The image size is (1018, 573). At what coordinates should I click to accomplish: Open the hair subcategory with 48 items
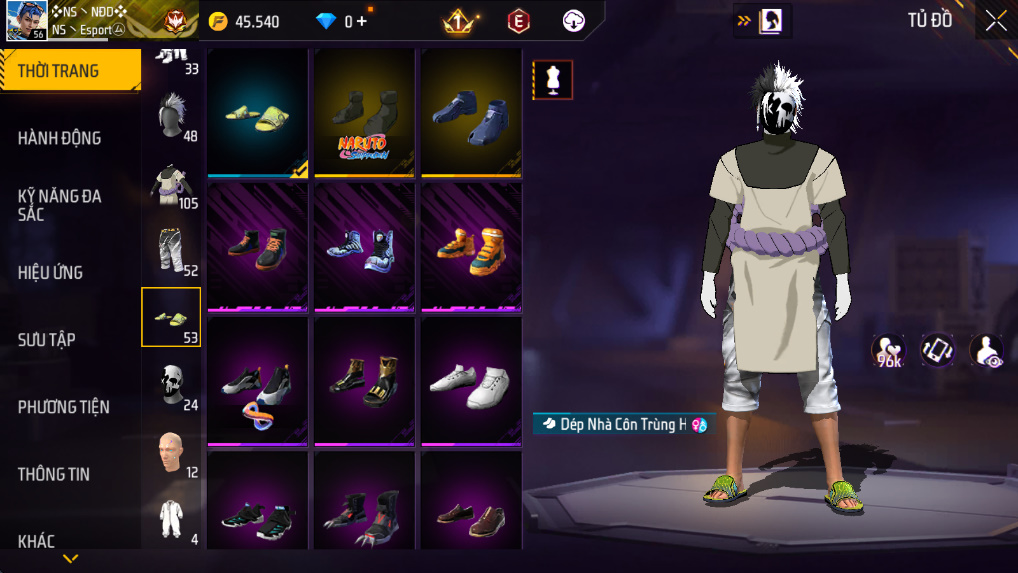[x=171, y=117]
